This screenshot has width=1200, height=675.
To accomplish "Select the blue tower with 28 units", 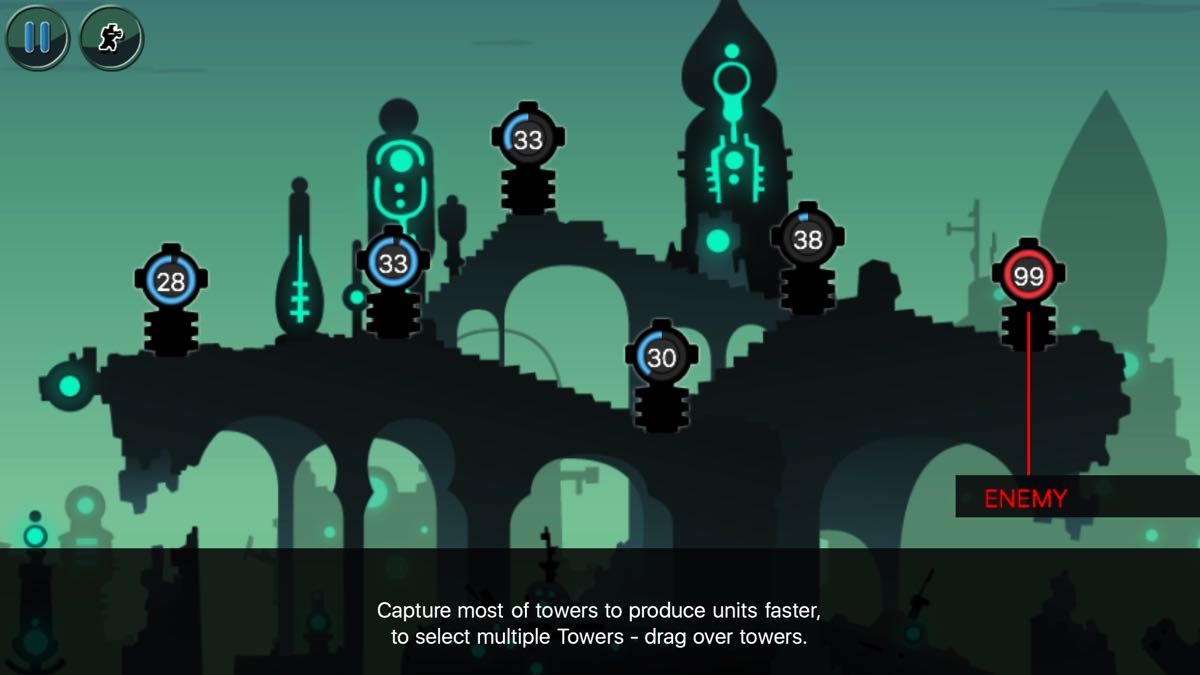I will point(171,281).
